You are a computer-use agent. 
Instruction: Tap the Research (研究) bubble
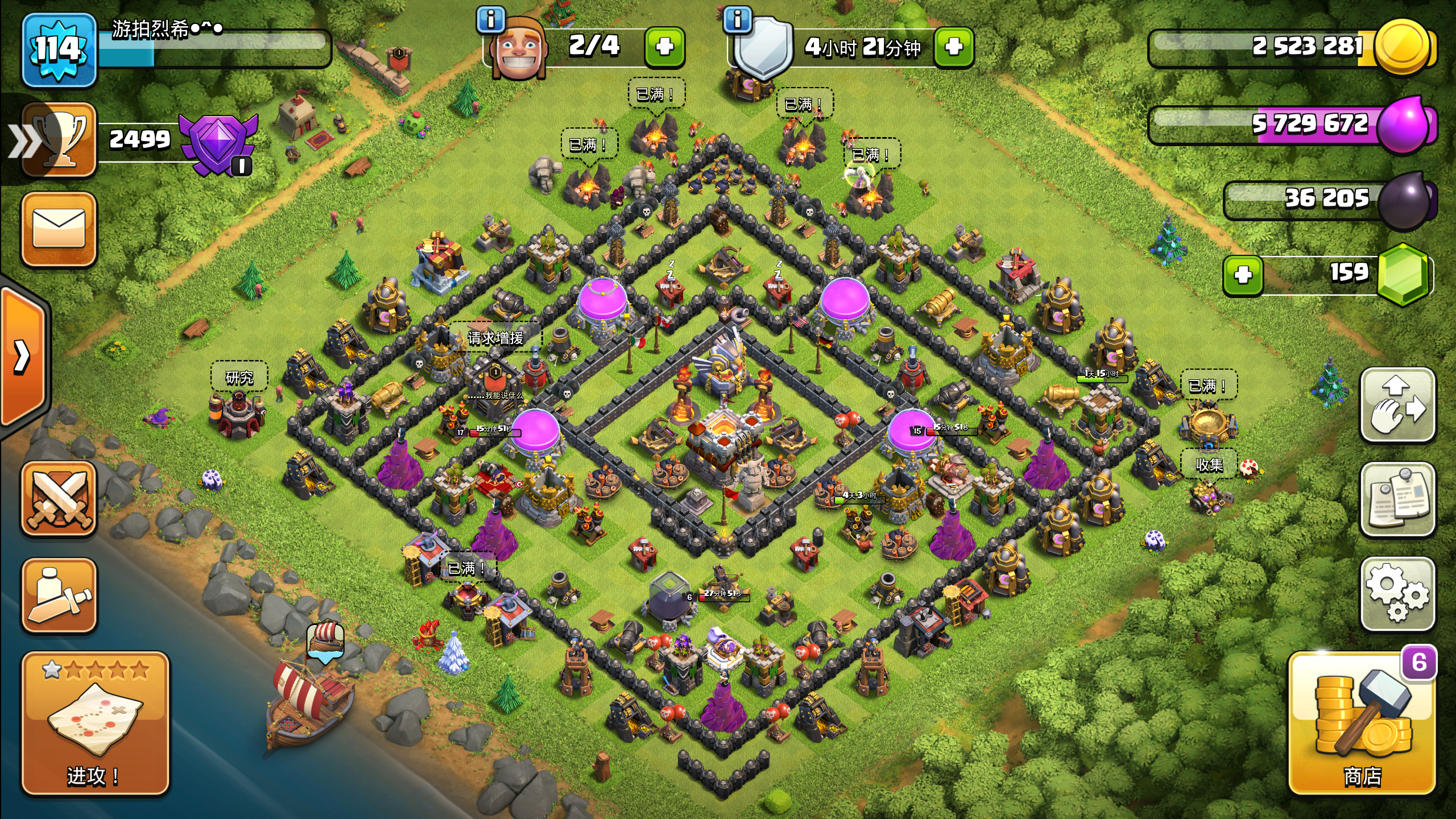click(x=239, y=378)
